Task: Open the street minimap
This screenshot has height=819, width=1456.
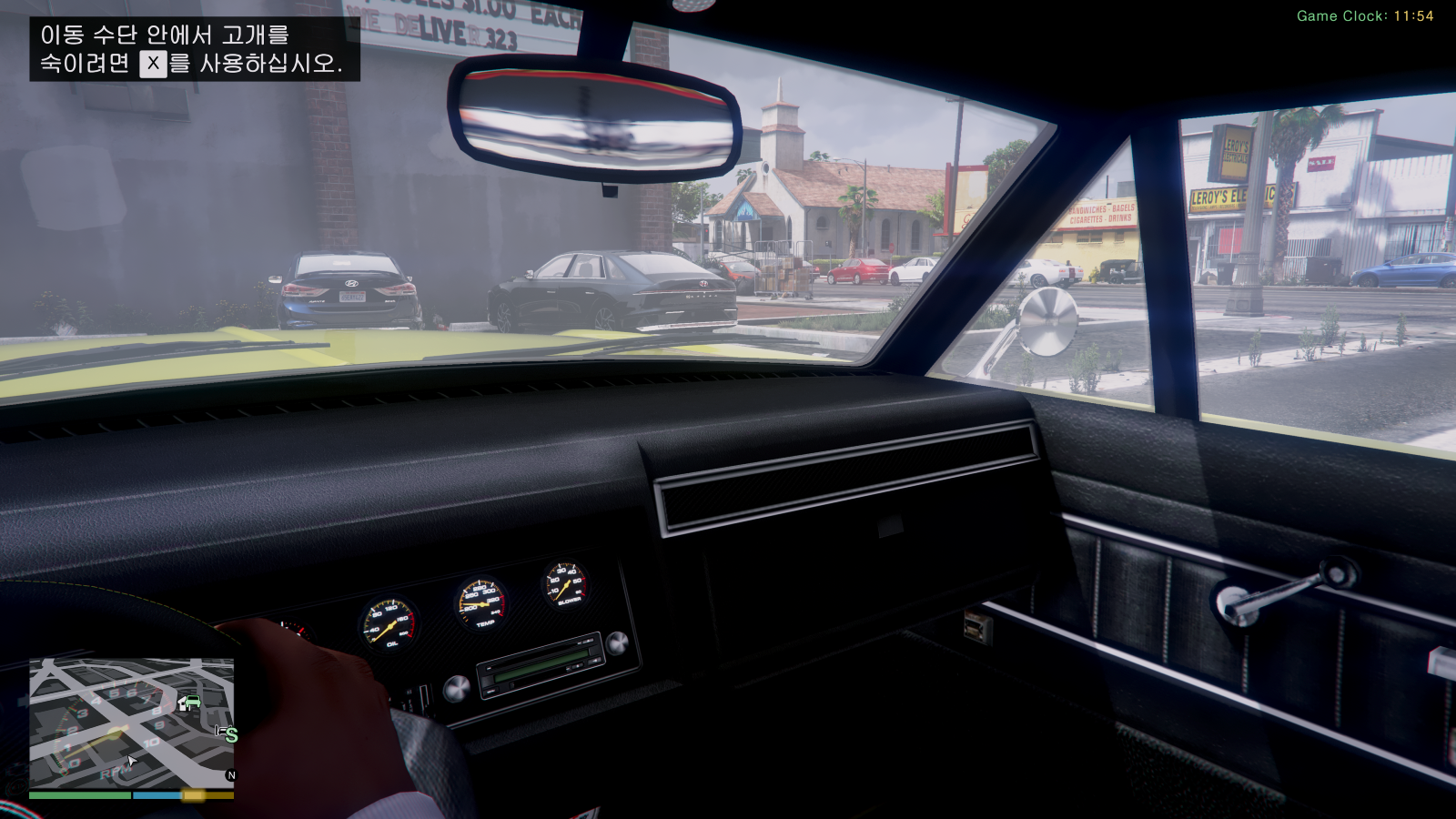Action: [x=131, y=723]
